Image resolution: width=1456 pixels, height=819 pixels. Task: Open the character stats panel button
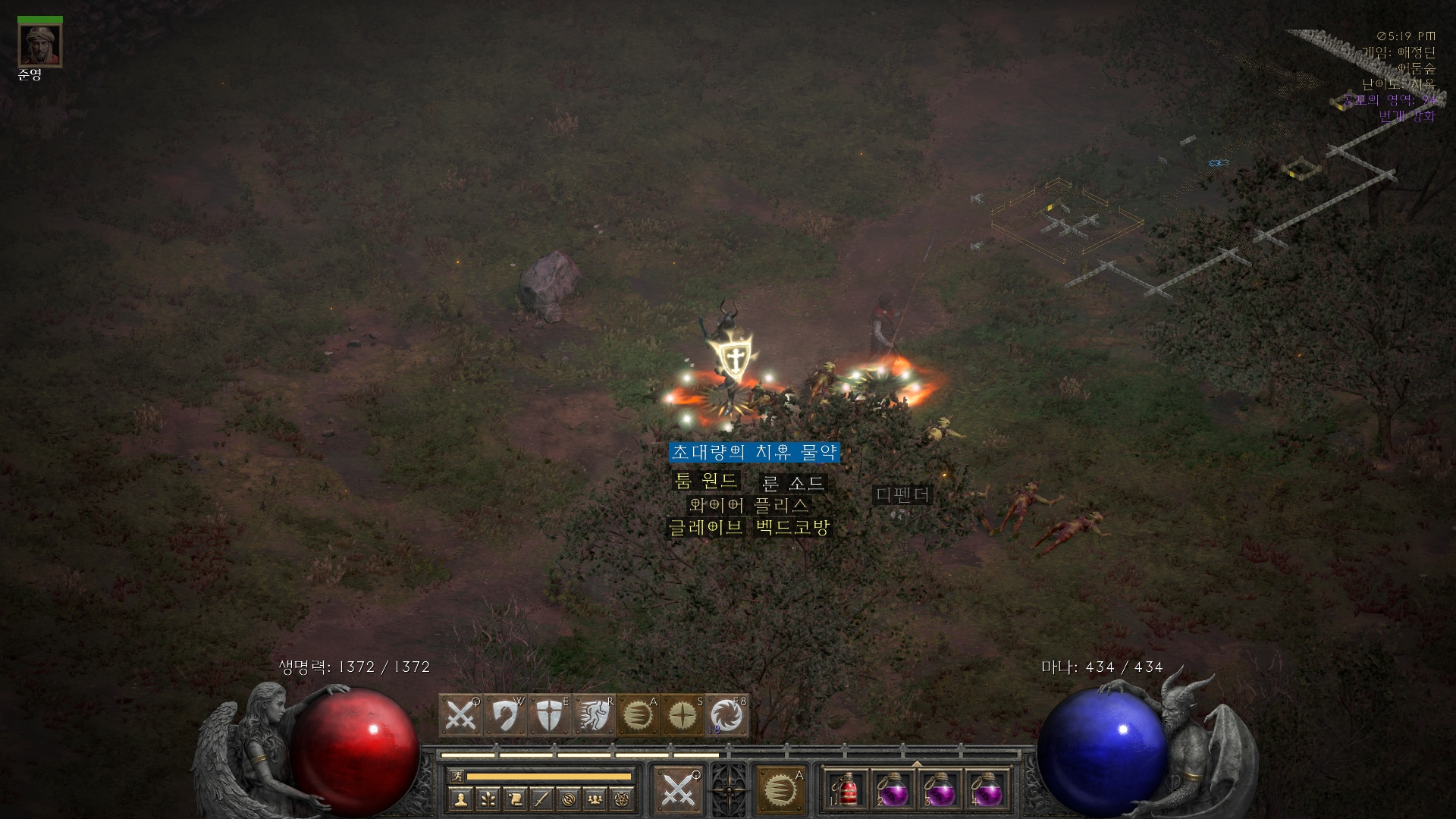pyautogui.click(x=460, y=799)
